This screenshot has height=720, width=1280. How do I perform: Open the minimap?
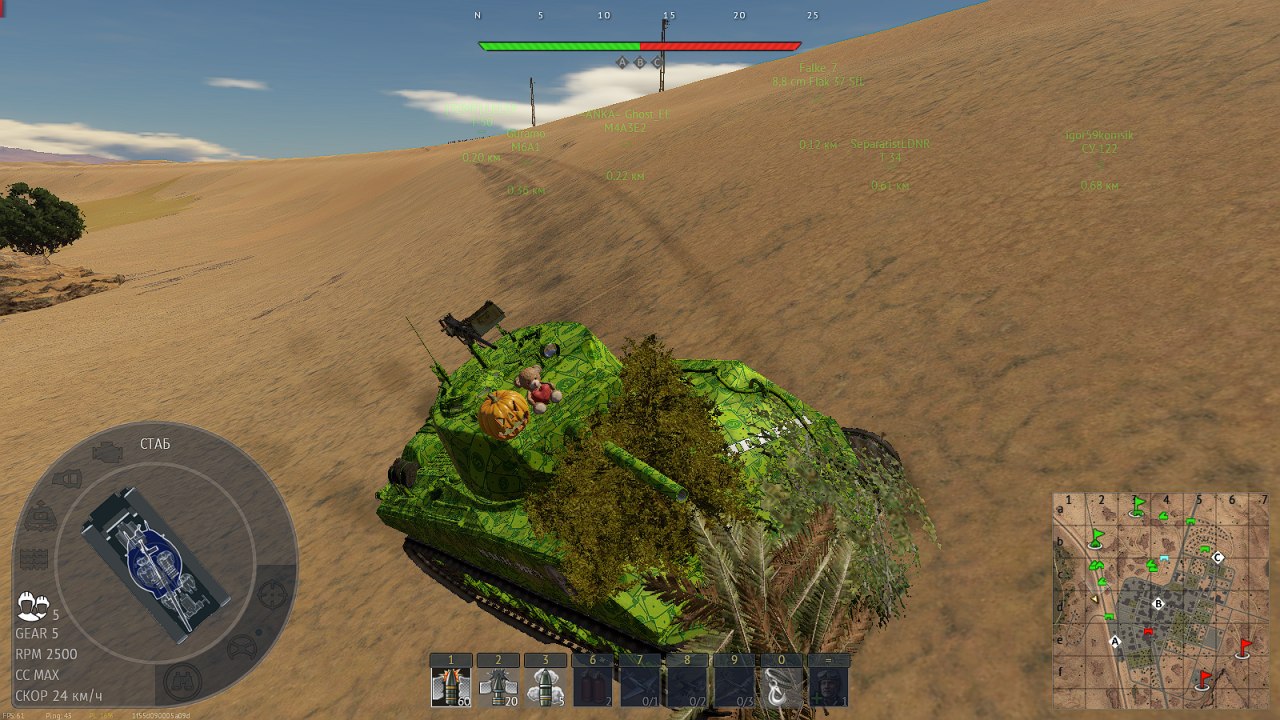pyautogui.click(x=1160, y=598)
